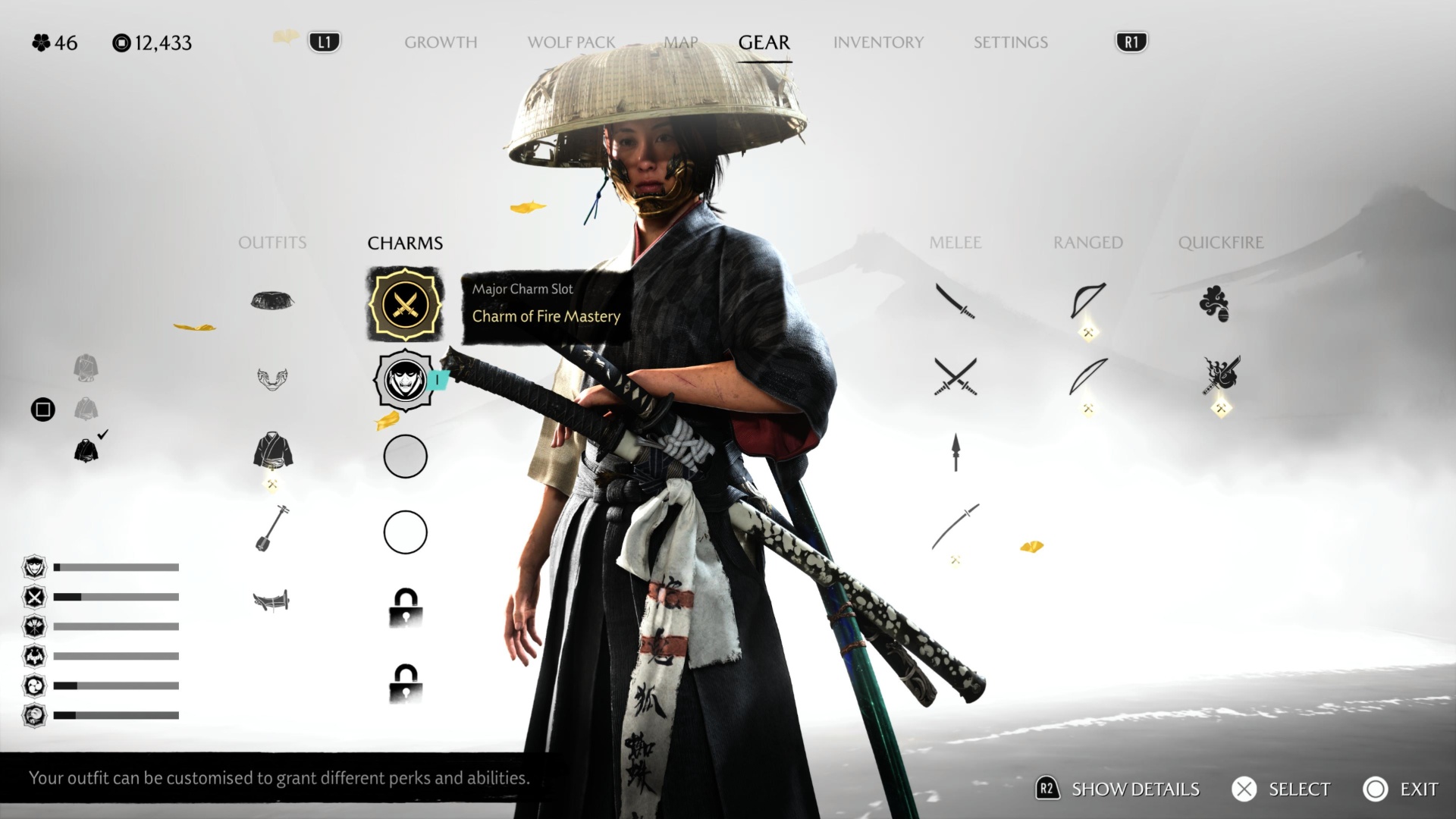This screenshot has height=819, width=1456.
Task: Choose the face mask slot under Outfits
Action: coord(272,378)
